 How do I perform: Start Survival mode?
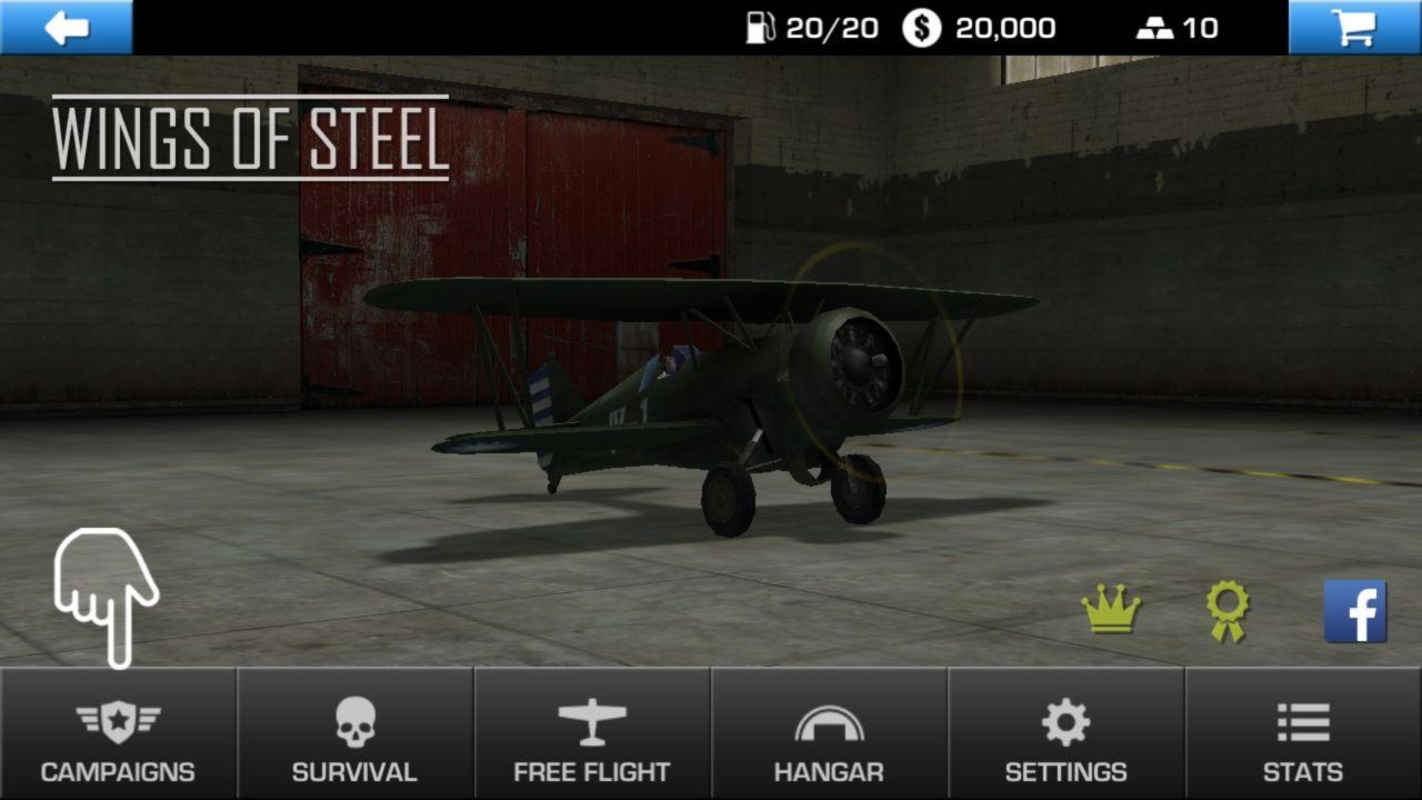(355, 735)
